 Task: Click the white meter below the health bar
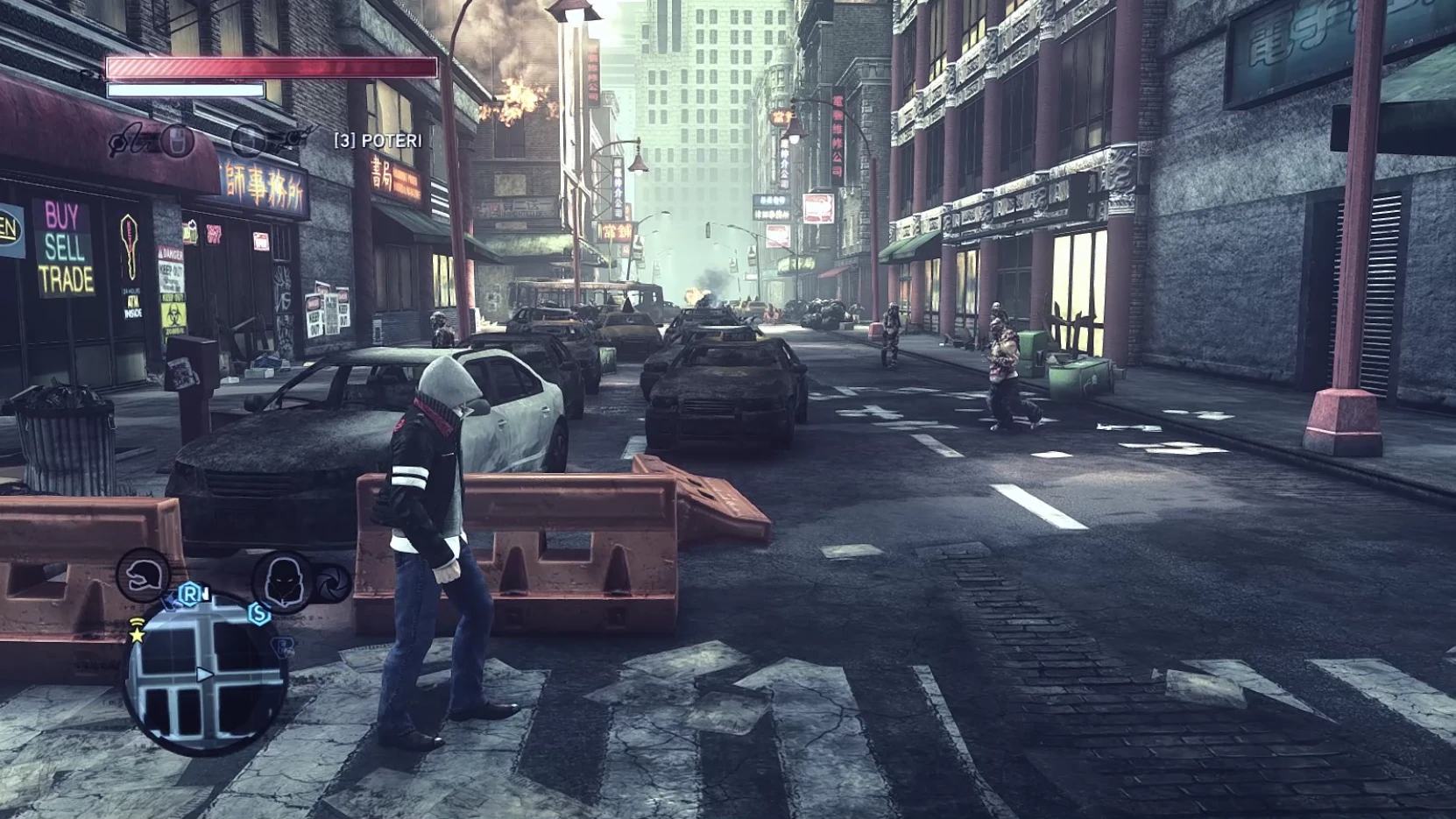pyautogui.click(x=184, y=88)
